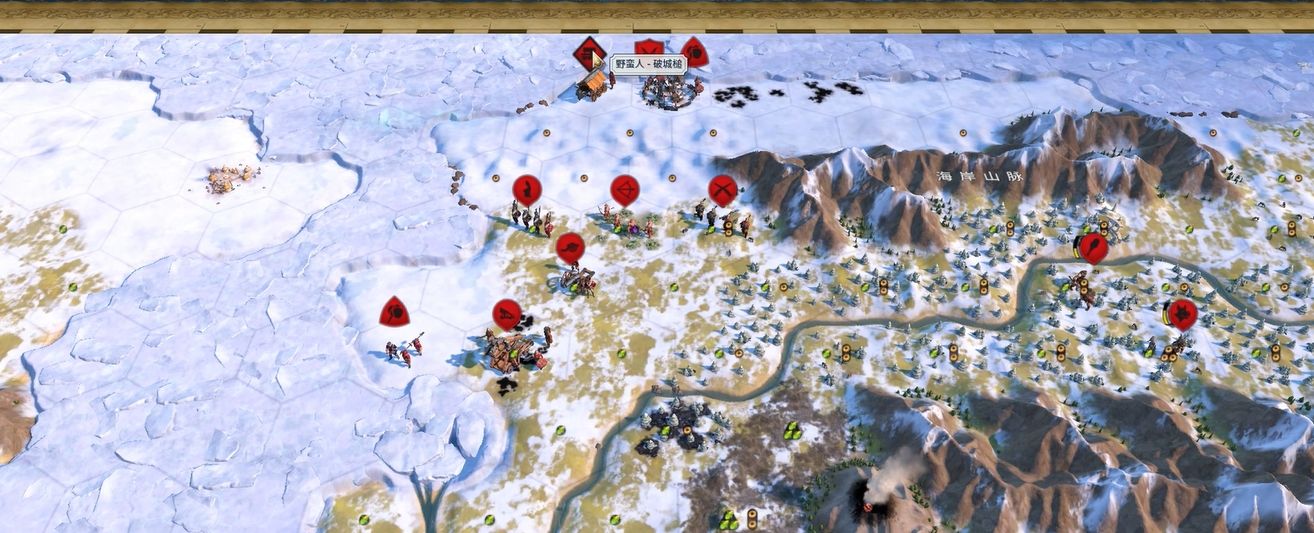Click the crossed-weapons barbarian unit flag
Screen dimensions: 1314x533
tap(722, 189)
